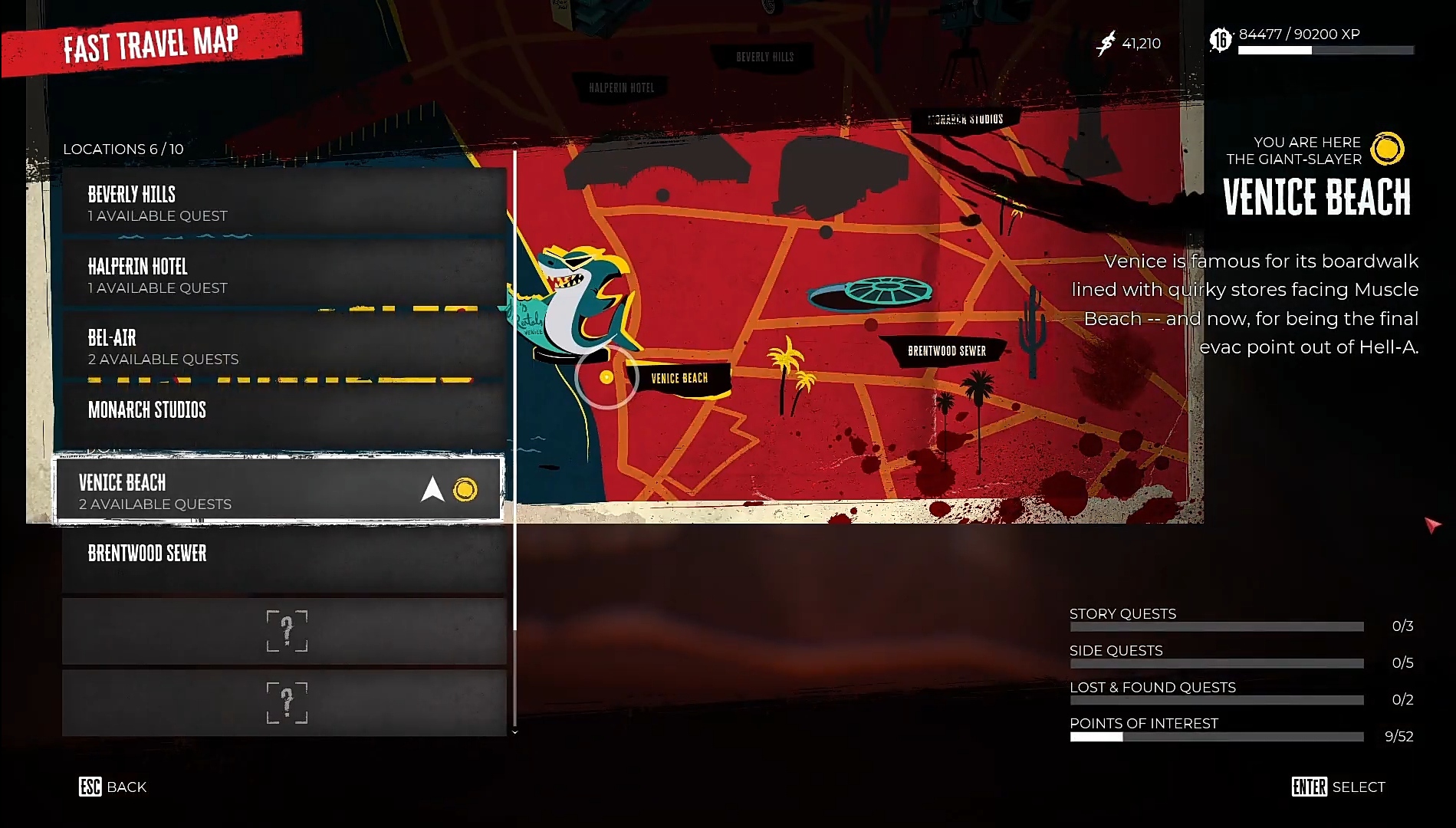Select the Monarch Studios entry
The image size is (1456, 828).
284,414
